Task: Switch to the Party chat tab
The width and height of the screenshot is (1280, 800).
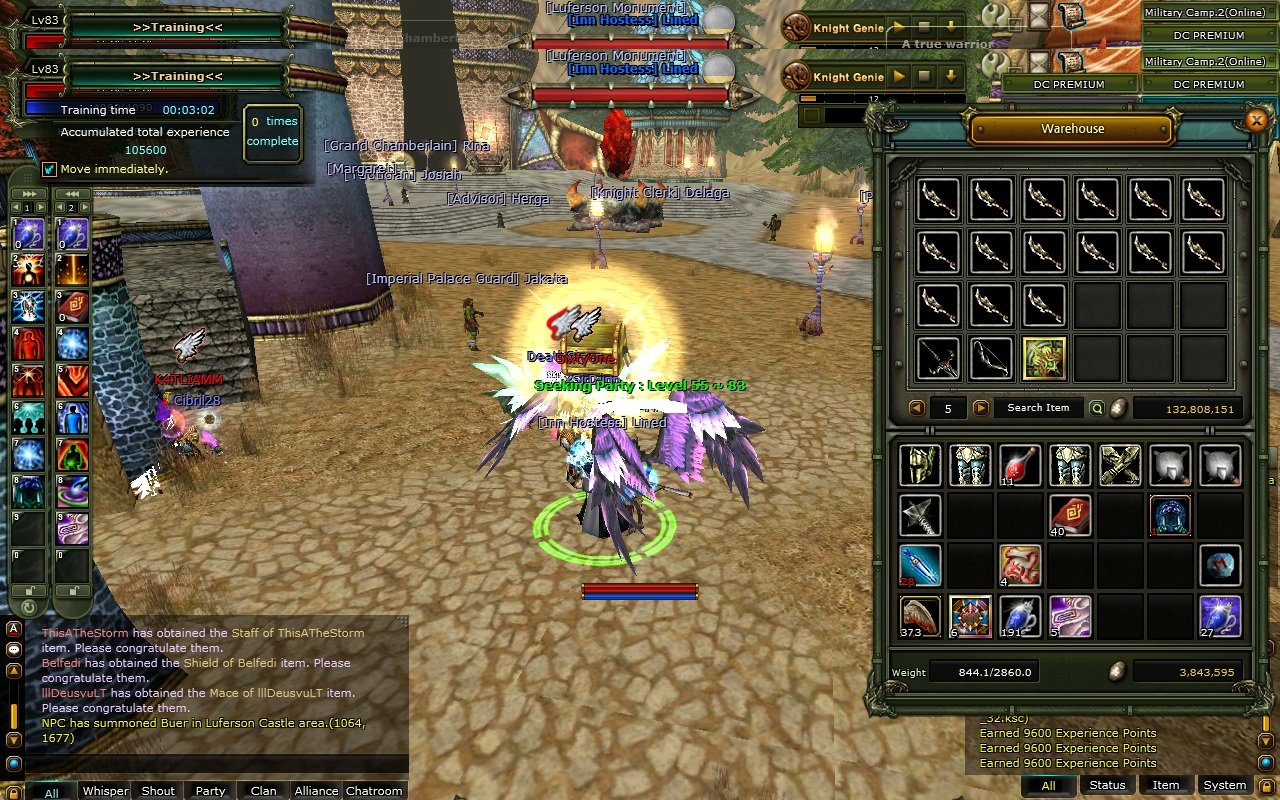Action: (210, 791)
